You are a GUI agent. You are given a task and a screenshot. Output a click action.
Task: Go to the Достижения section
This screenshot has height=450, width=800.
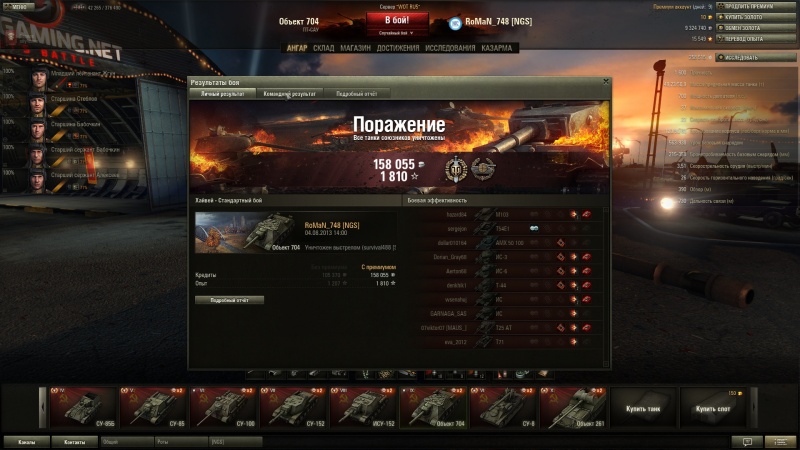398,47
